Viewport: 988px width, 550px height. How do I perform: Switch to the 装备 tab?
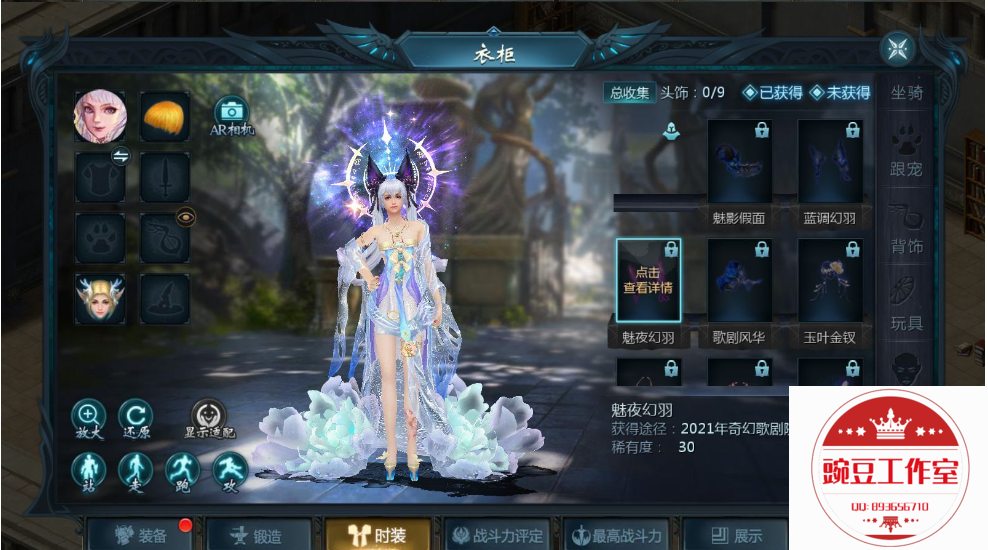(140, 535)
